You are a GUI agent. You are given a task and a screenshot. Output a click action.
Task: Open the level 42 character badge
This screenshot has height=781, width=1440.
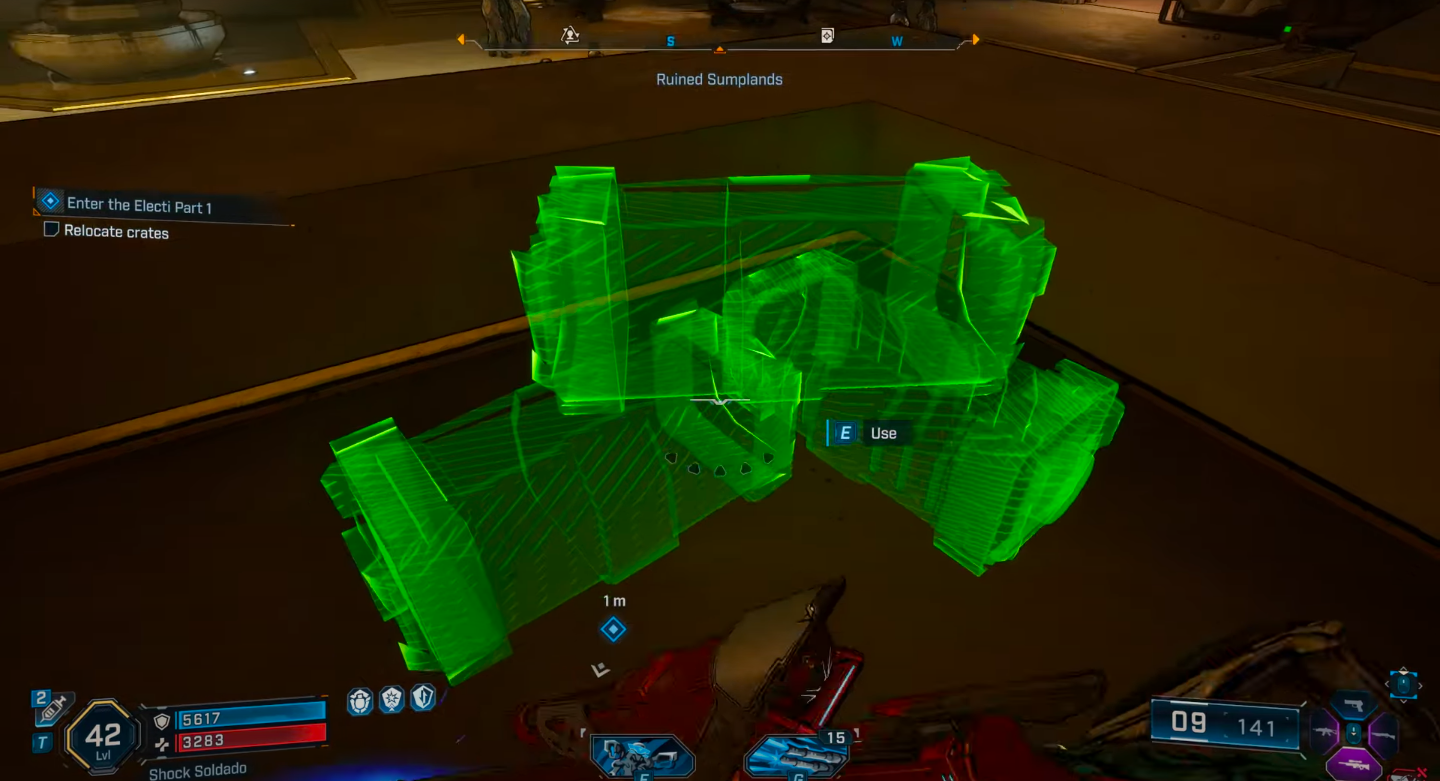coord(103,737)
